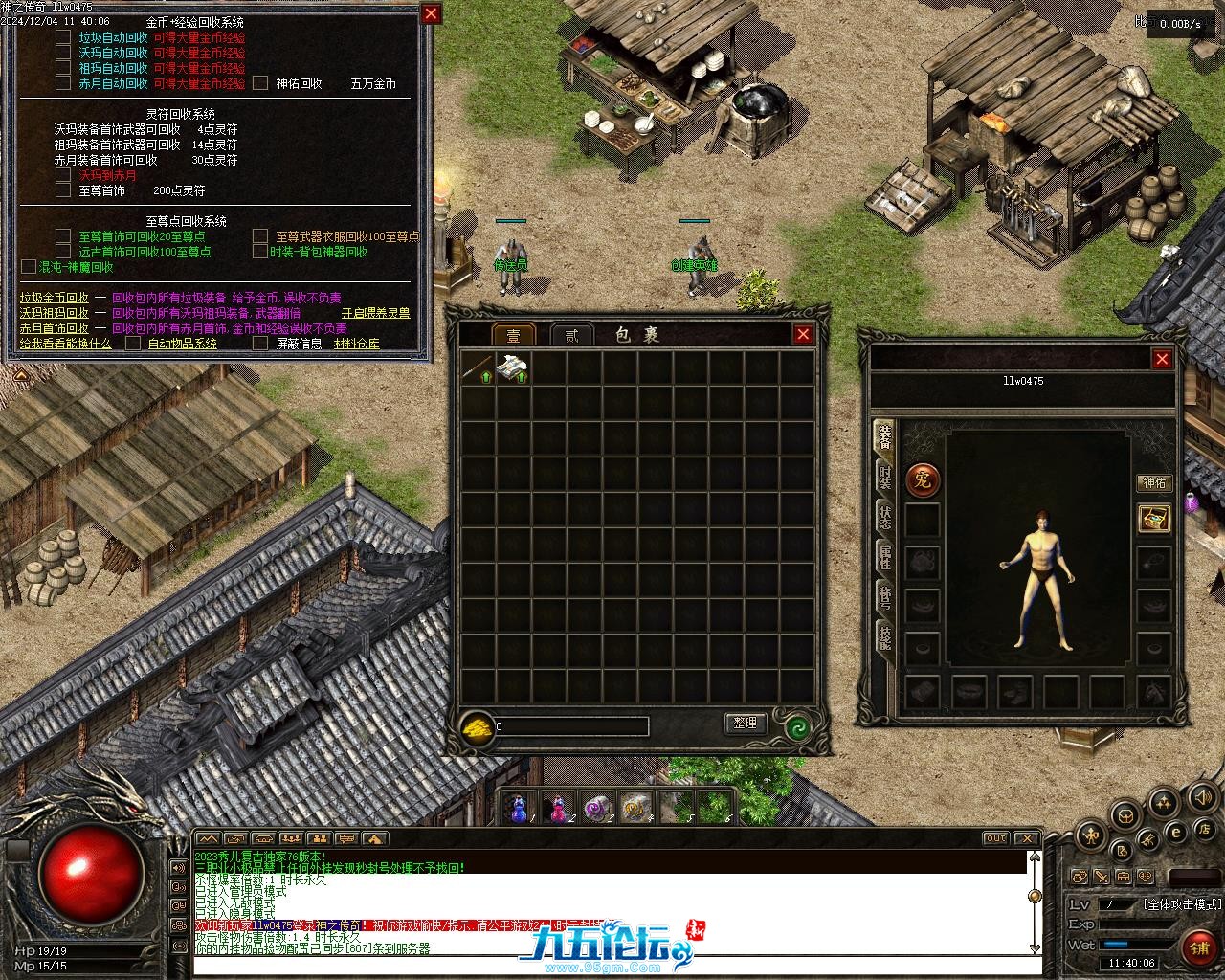Viewport: 1225px width, 980px height.
Task: Switch to bag tab 贰
Action: pyautogui.click(x=571, y=335)
